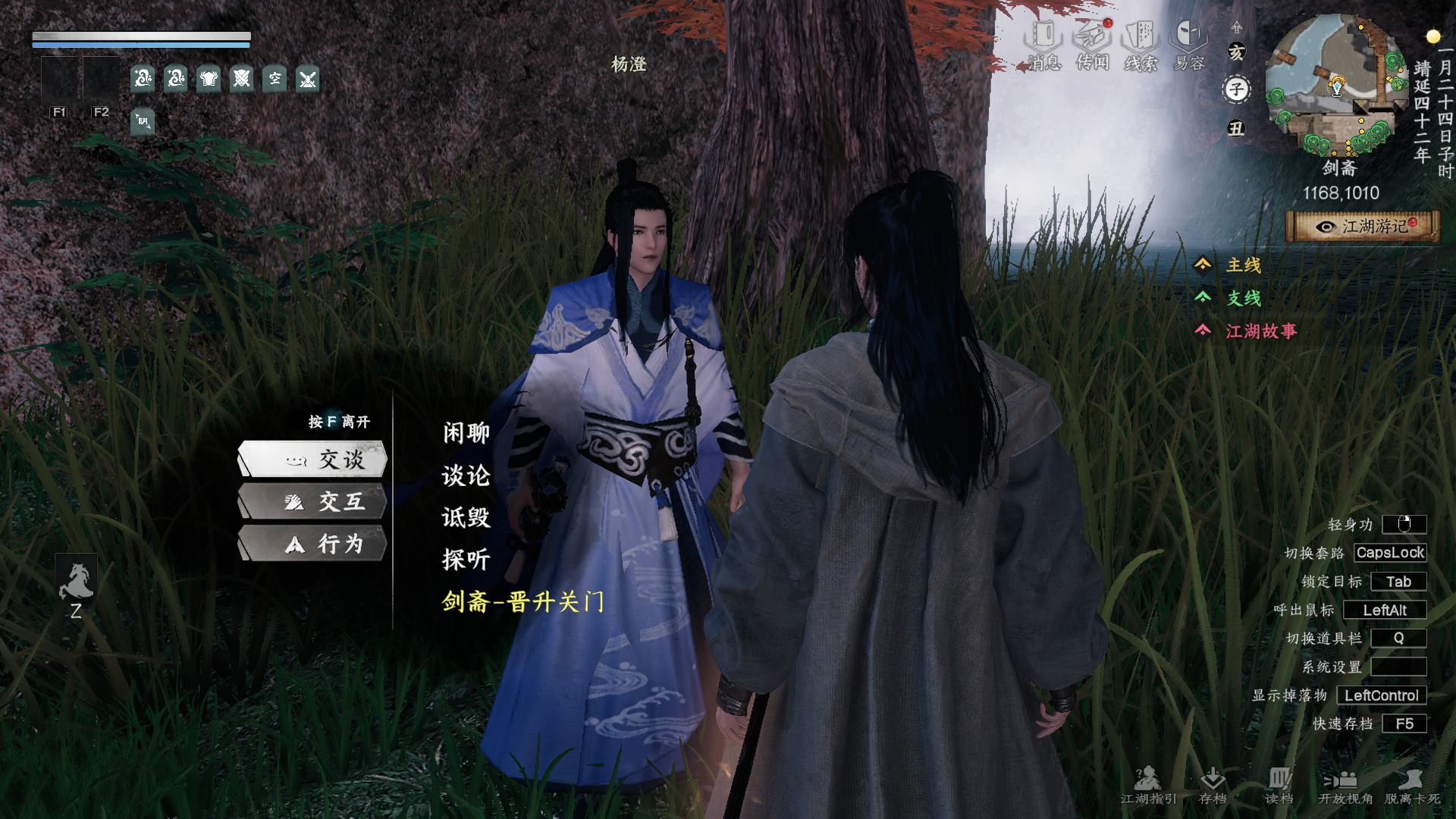The image size is (1456, 819).
Task: Expand the 江湖游记 journal banner
Action: pyautogui.click(x=1365, y=226)
